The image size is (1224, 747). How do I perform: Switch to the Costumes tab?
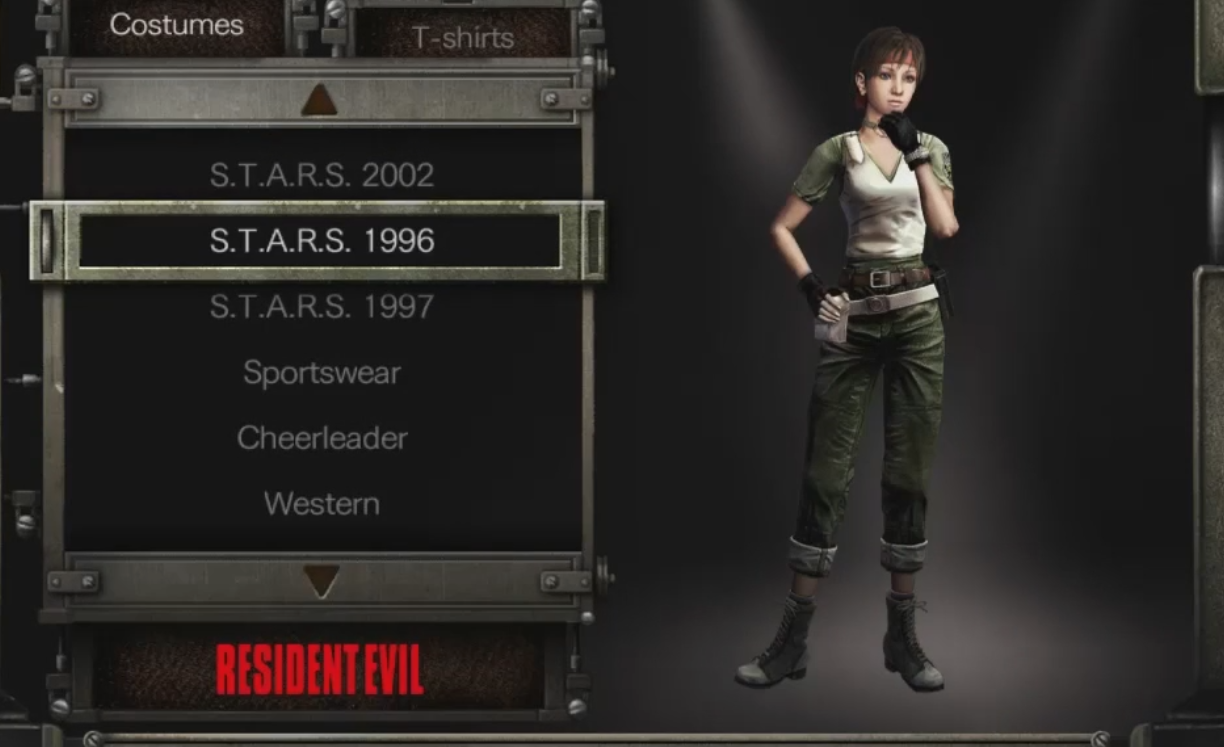(x=177, y=26)
